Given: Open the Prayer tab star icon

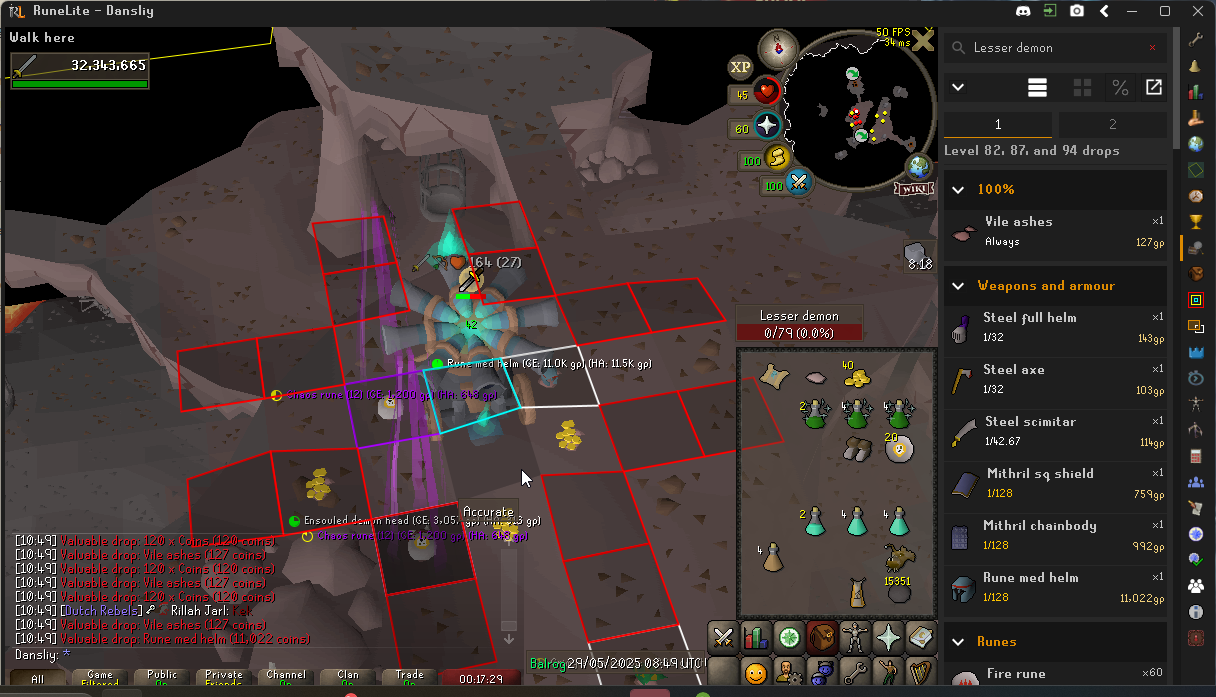Looking at the screenshot, I should point(887,636).
